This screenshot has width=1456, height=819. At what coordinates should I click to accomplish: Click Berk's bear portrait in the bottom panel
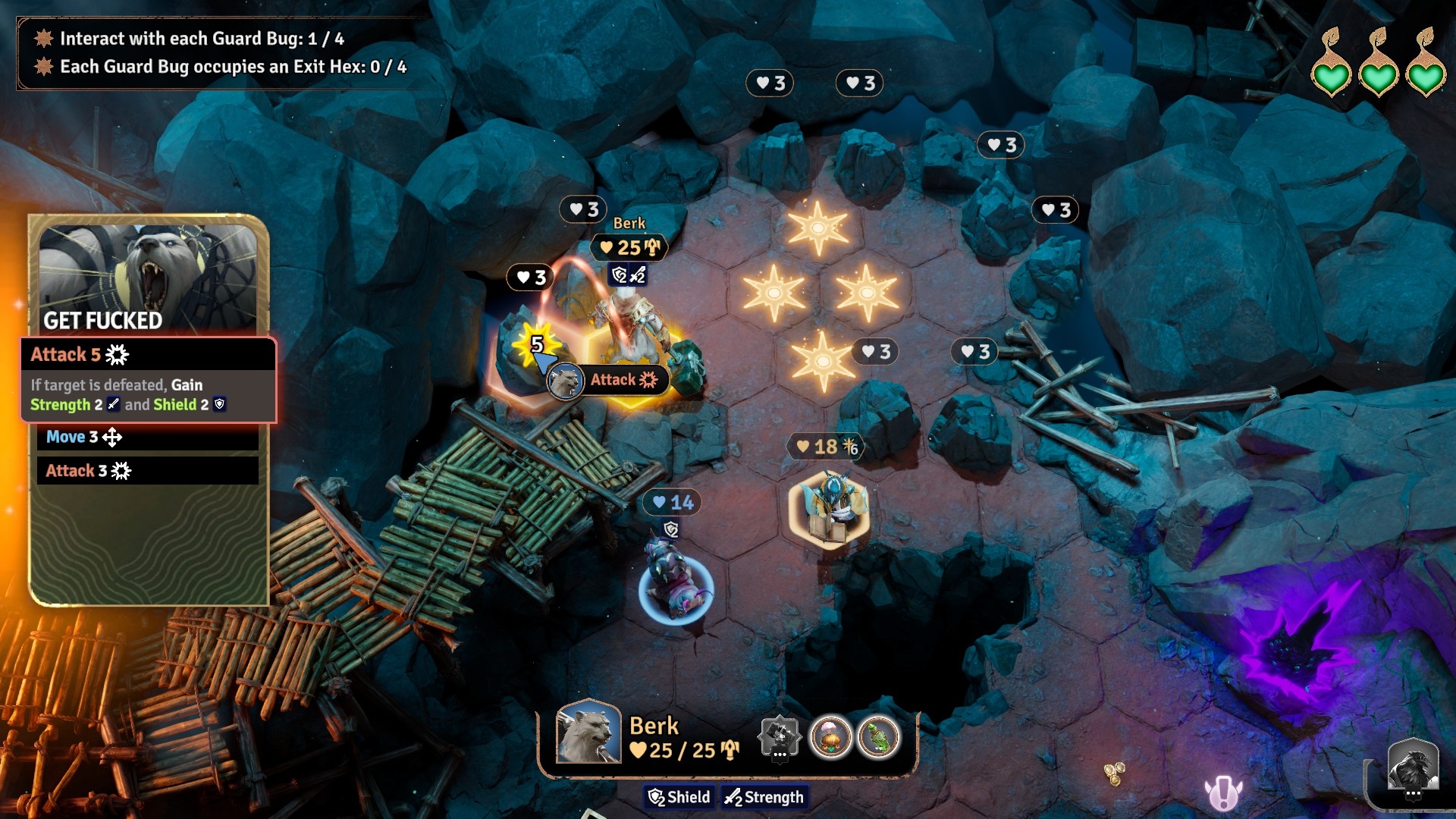click(x=588, y=733)
